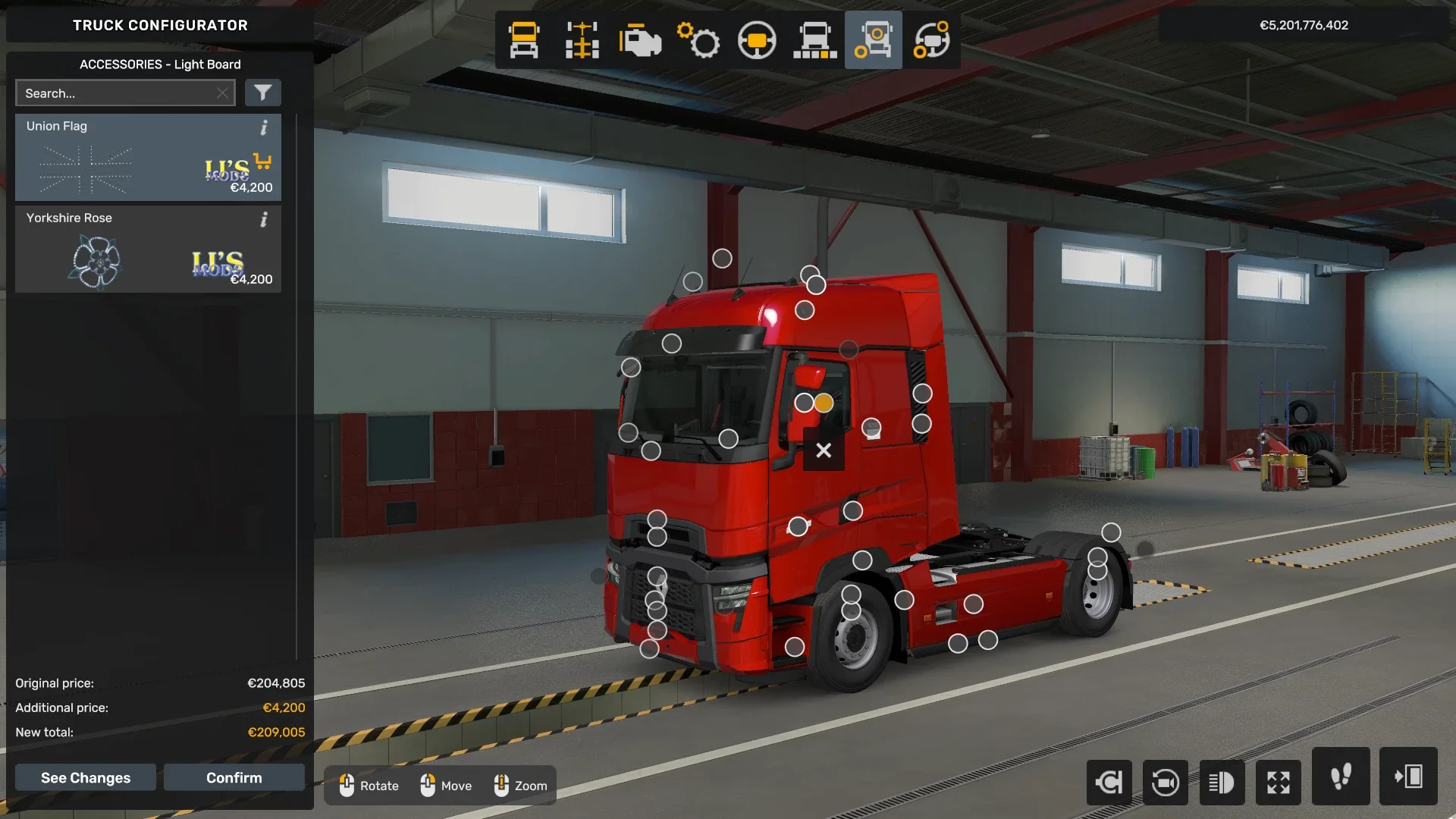Click the See Changes button
The width and height of the screenshot is (1456, 819).
85,777
